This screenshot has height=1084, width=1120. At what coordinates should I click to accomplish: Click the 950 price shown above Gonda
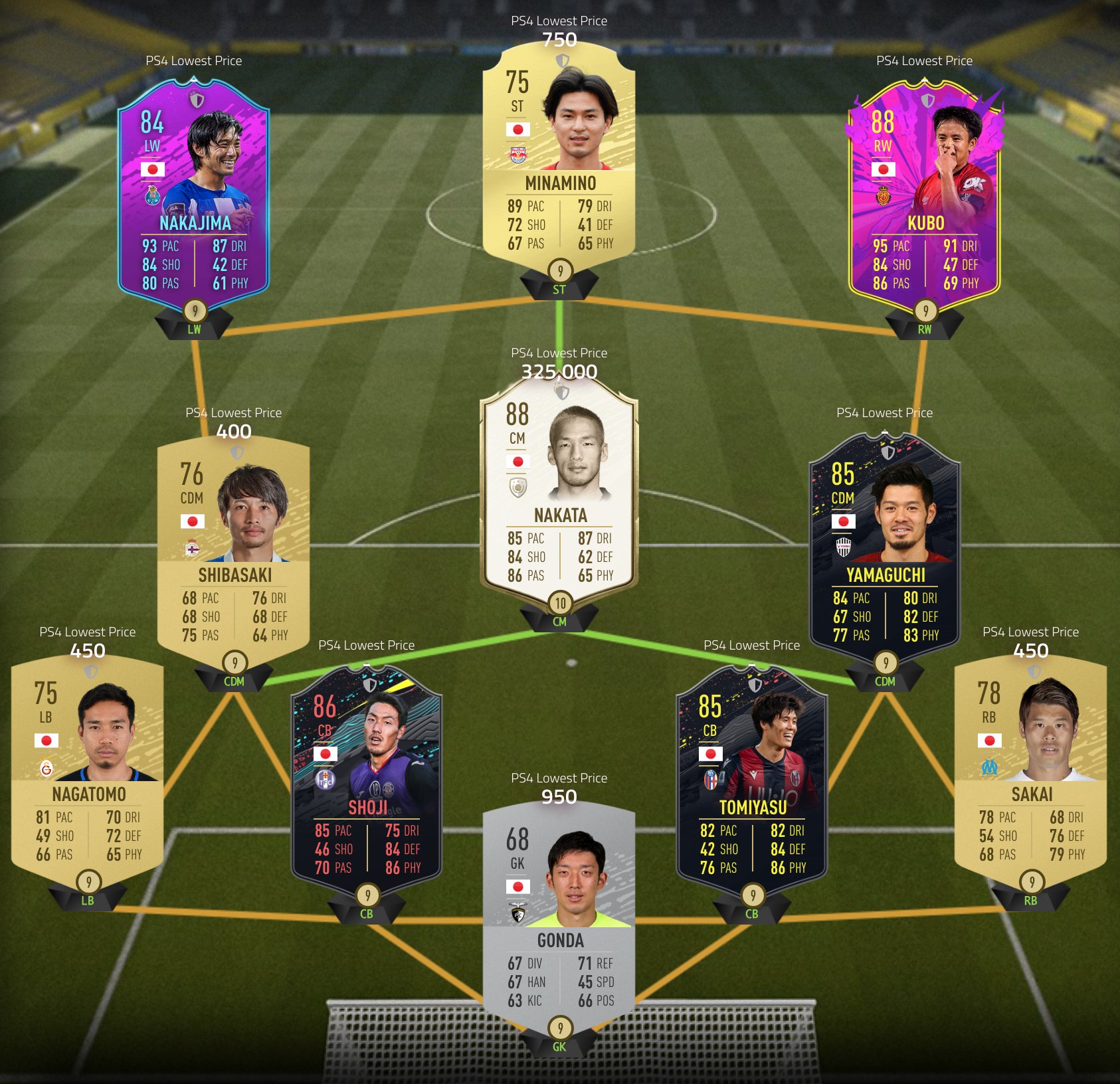[560, 796]
